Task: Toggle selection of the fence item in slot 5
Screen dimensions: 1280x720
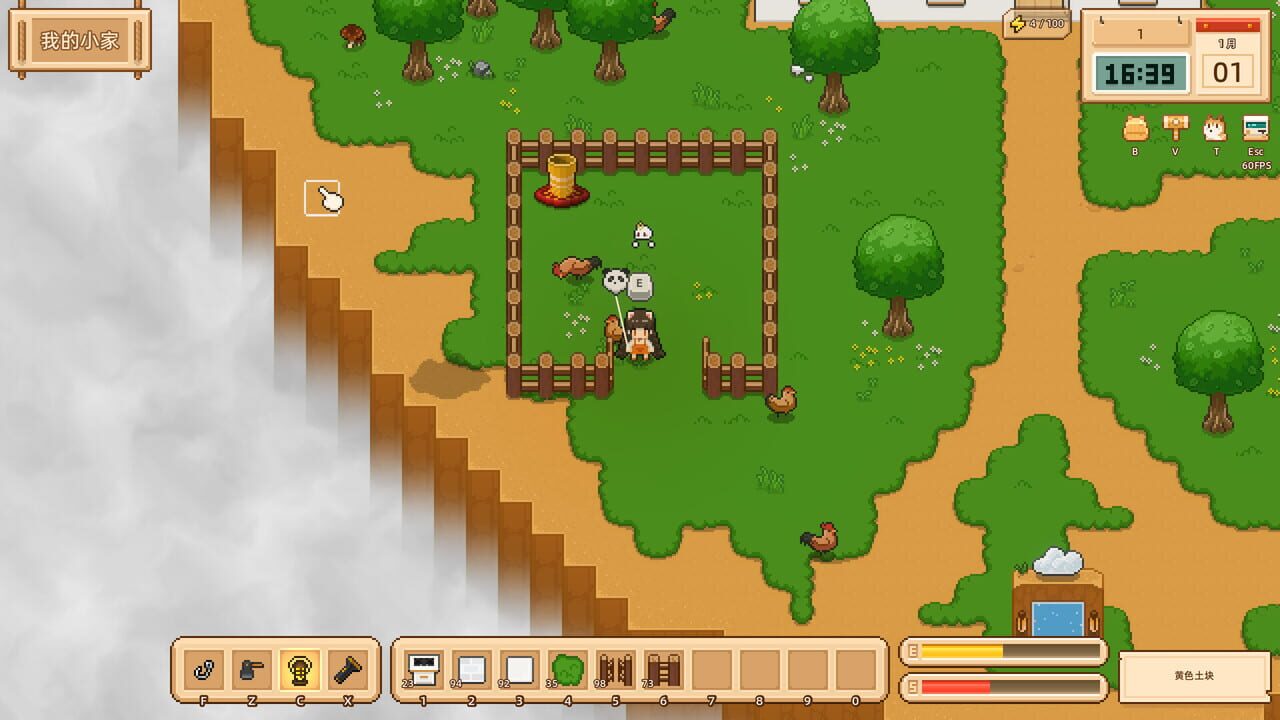Action: [615, 668]
